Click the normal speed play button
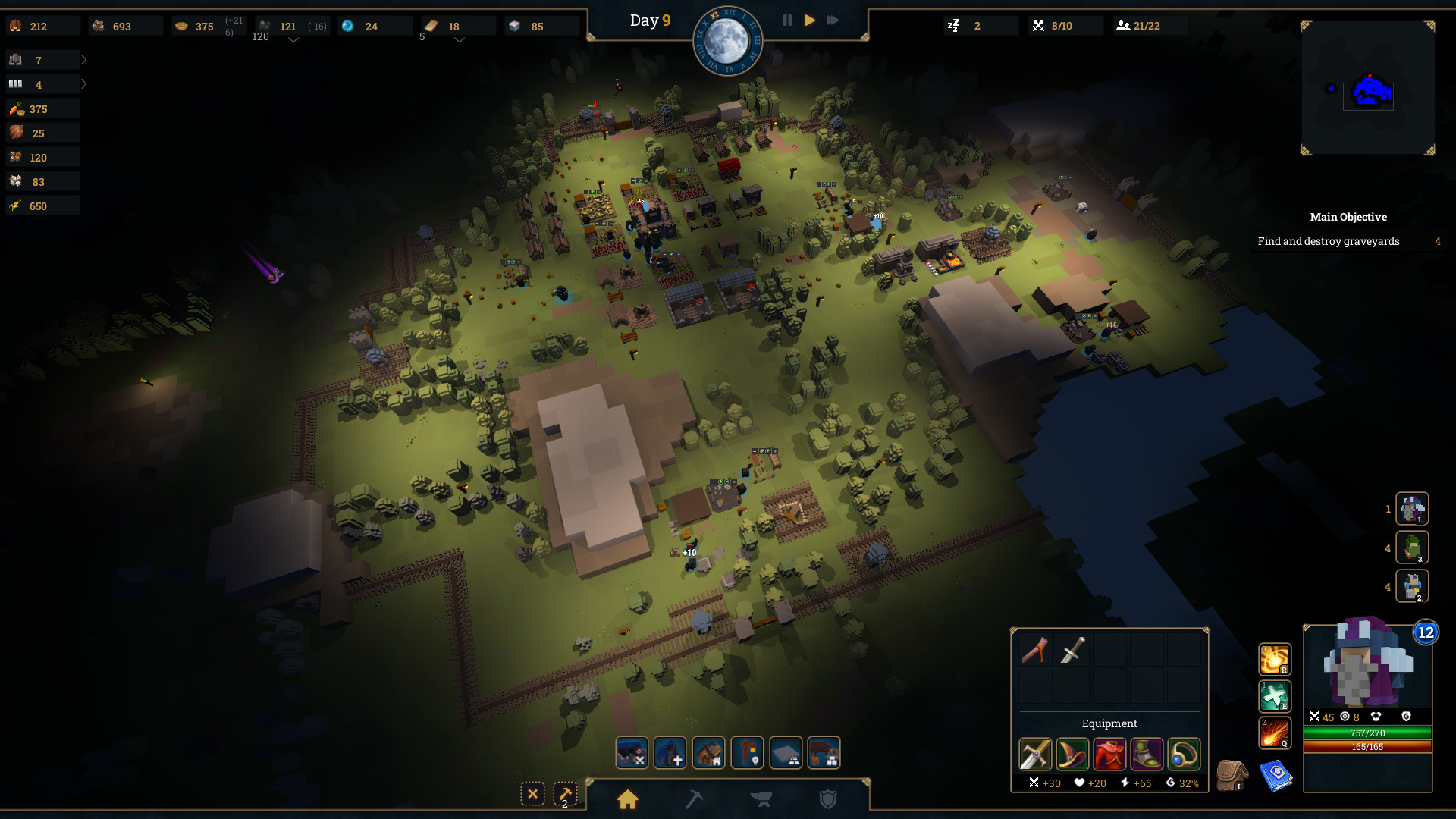The width and height of the screenshot is (1456, 819). [x=810, y=20]
